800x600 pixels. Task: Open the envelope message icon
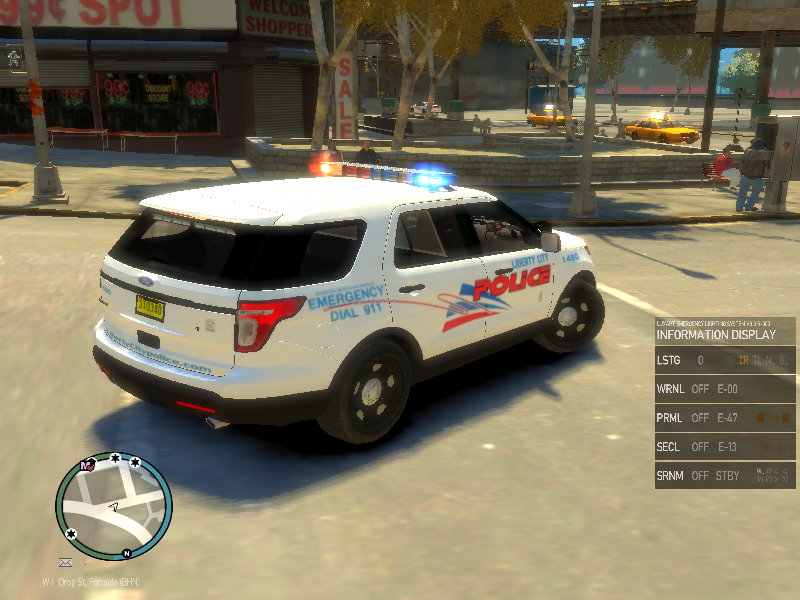tap(66, 563)
